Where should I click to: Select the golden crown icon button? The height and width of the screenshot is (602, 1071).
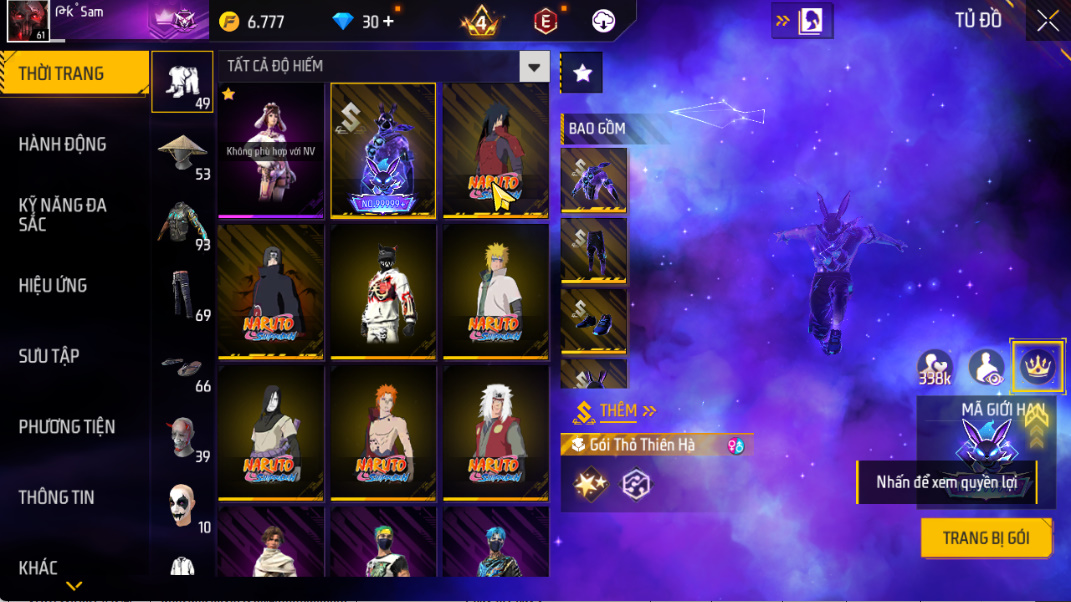point(1037,366)
